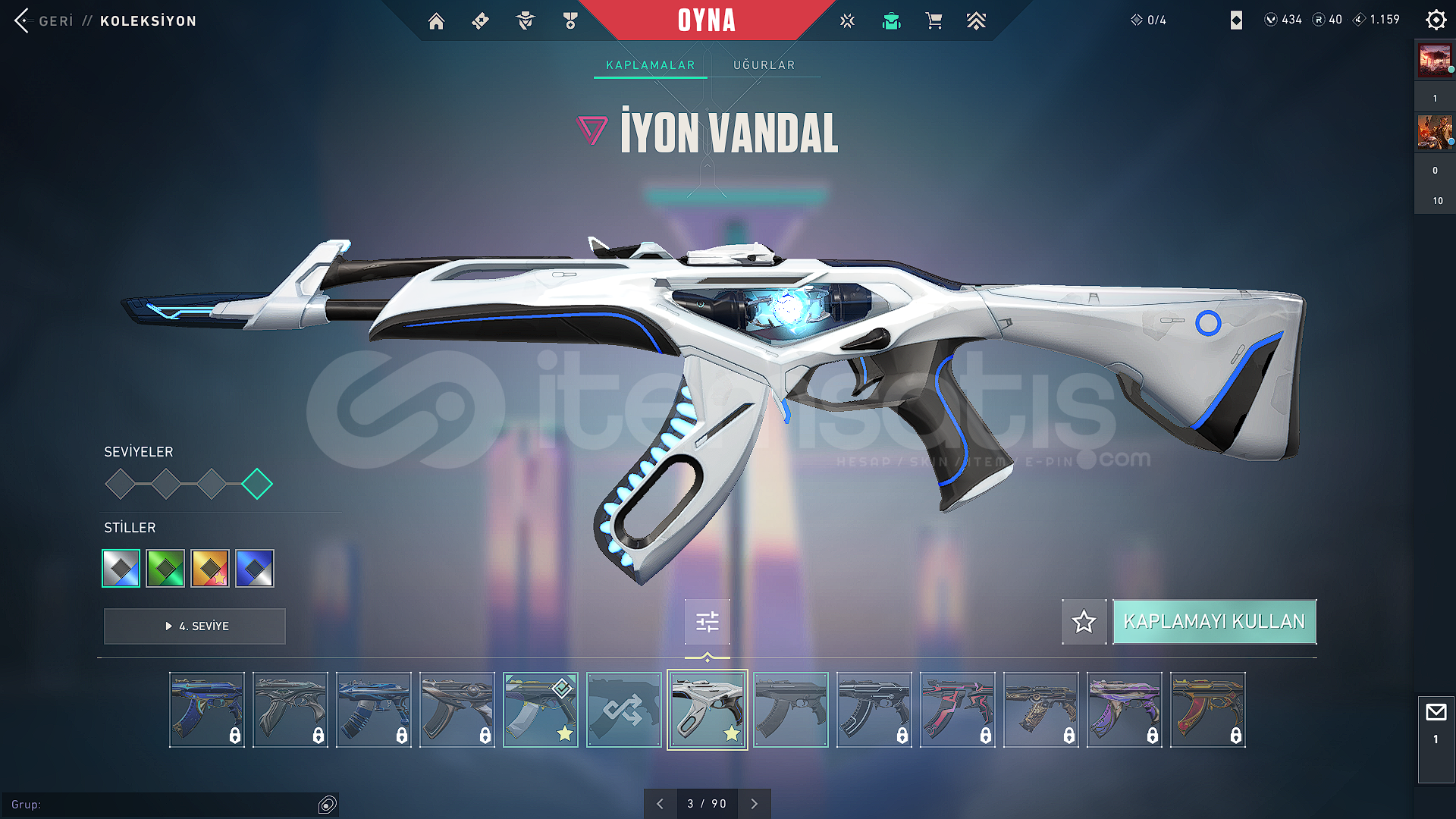Viewport: 1456px width, 819px height.
Task: Select the random shuffle skin tile
Action: [x=623, y=710]
